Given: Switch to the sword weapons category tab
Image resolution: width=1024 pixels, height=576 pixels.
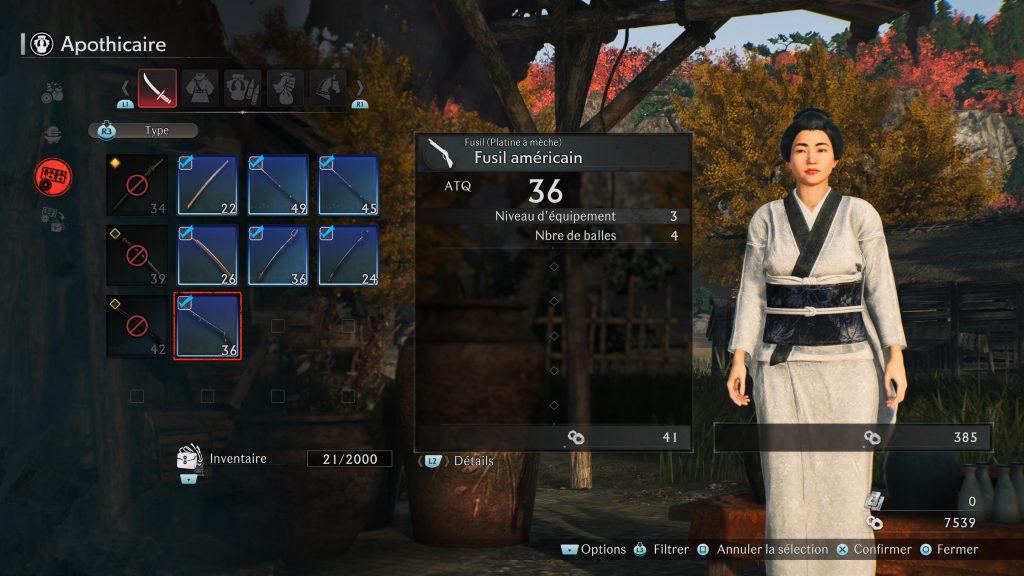Looking at the screenshot, I should 158,88.
